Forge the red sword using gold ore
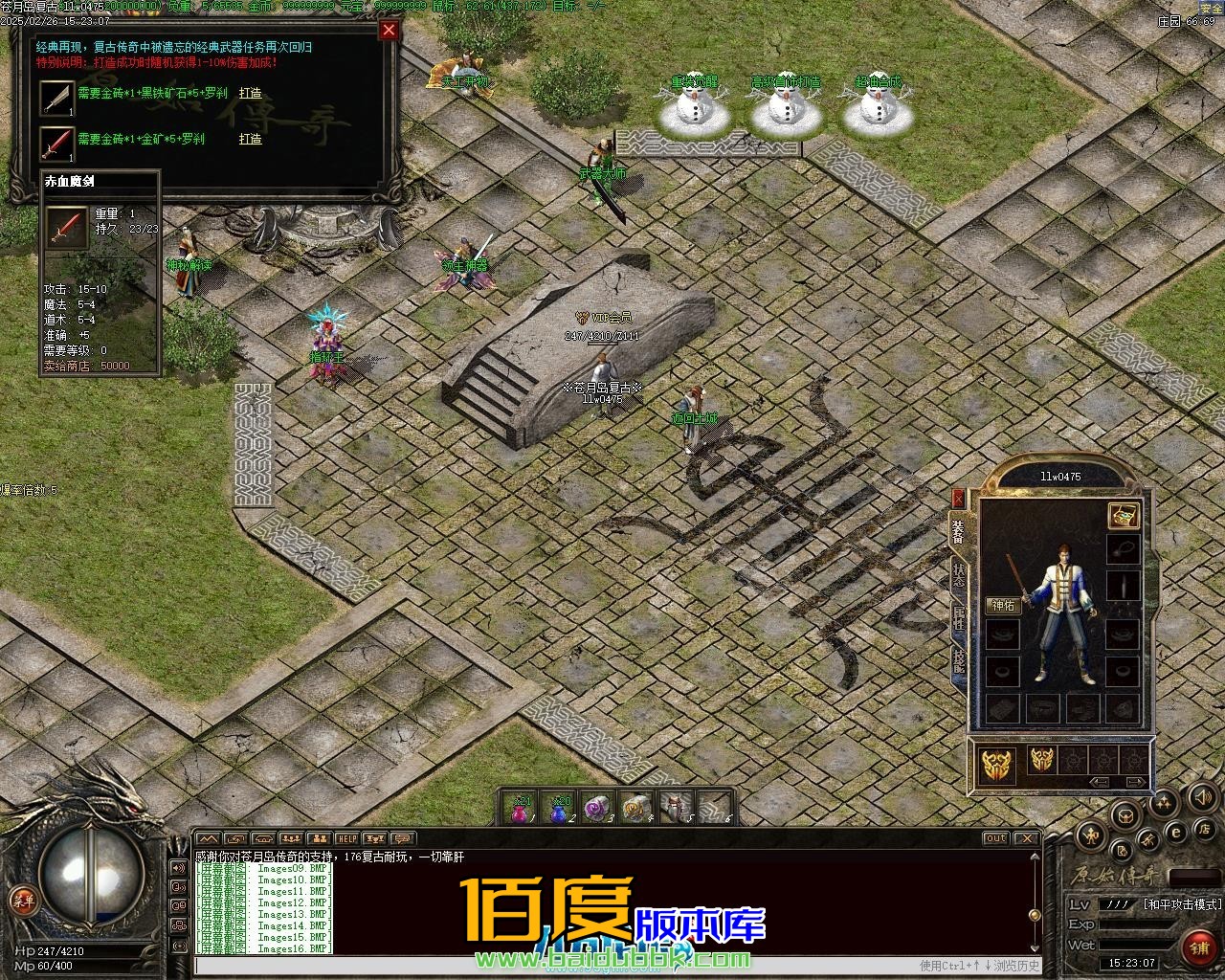The width and height of the screenshot is (1225, 980). pos(250,139)
